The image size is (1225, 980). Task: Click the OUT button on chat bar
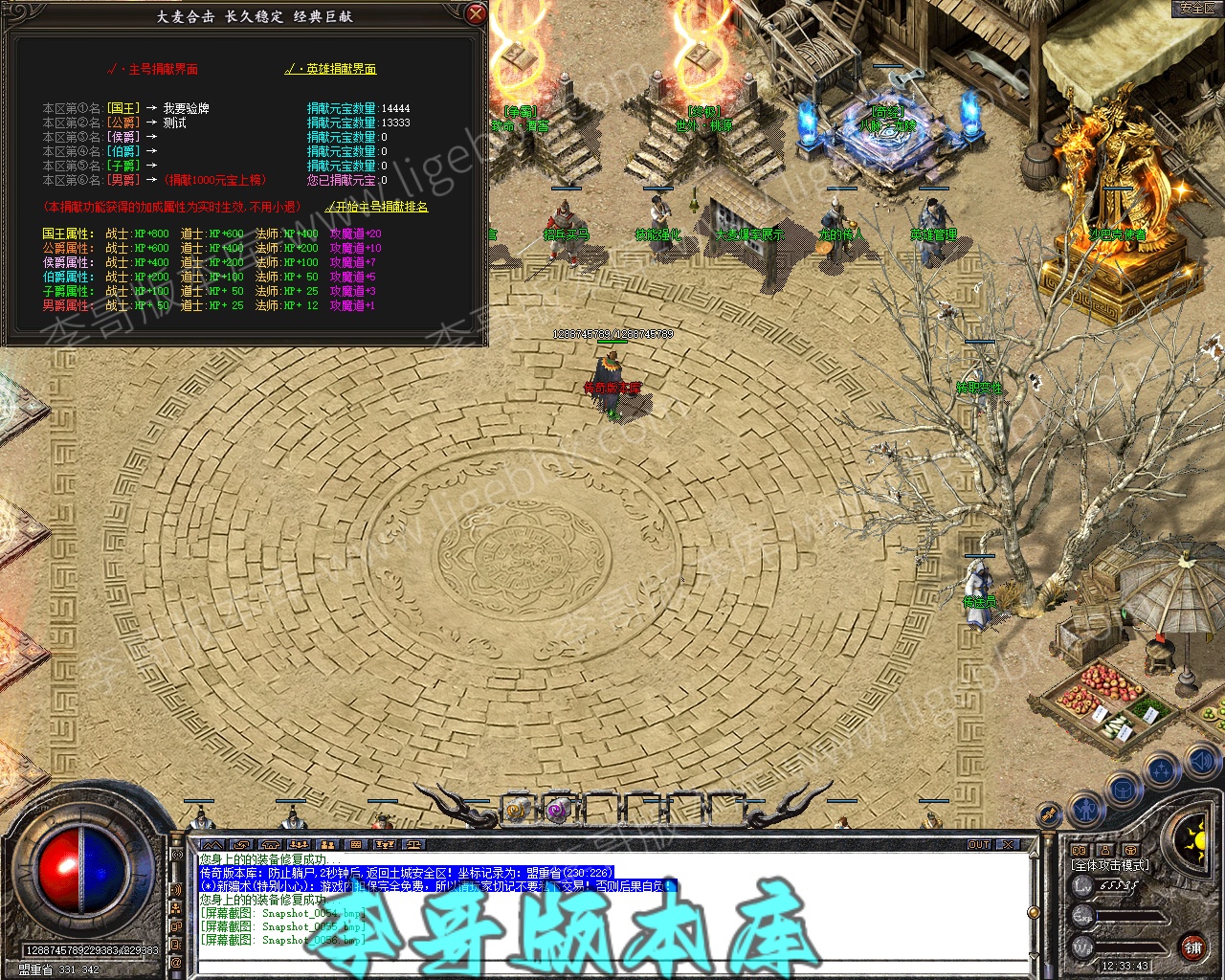click(979, 845)
